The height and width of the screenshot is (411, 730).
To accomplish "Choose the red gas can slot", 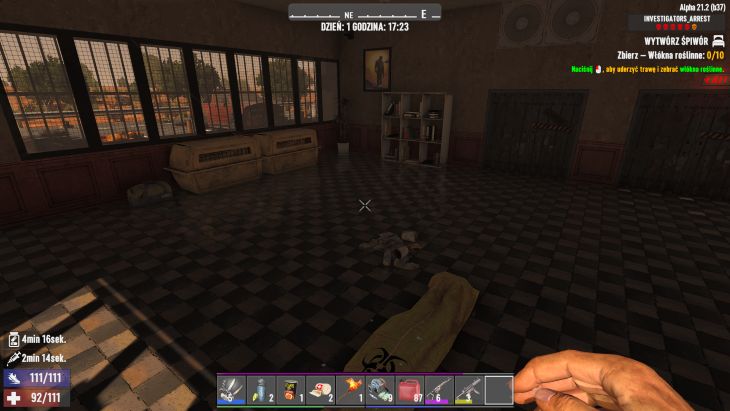I will pyautogui.click(x=411, y=390).
